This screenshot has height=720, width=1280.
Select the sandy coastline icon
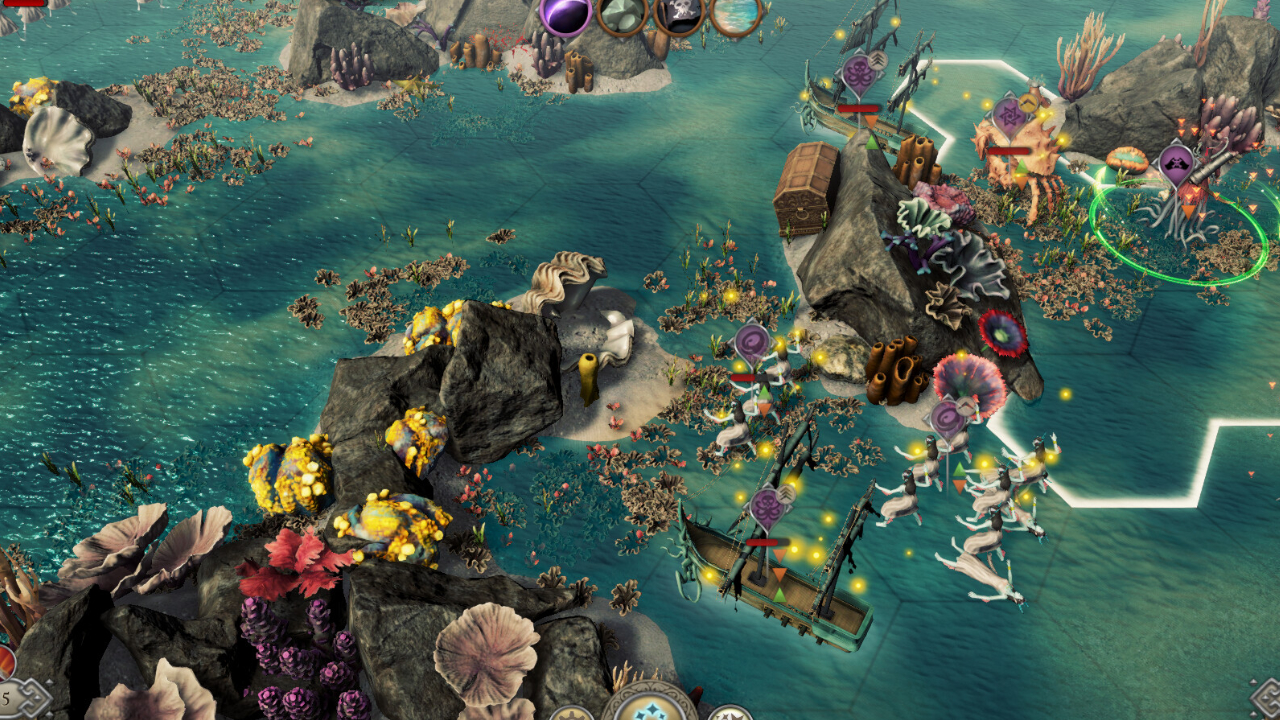[x=736, y=15]
